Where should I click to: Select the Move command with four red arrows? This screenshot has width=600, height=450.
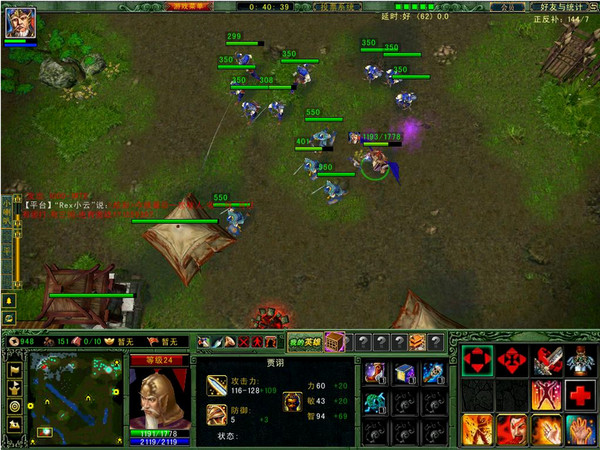click(x=476, y=361)
